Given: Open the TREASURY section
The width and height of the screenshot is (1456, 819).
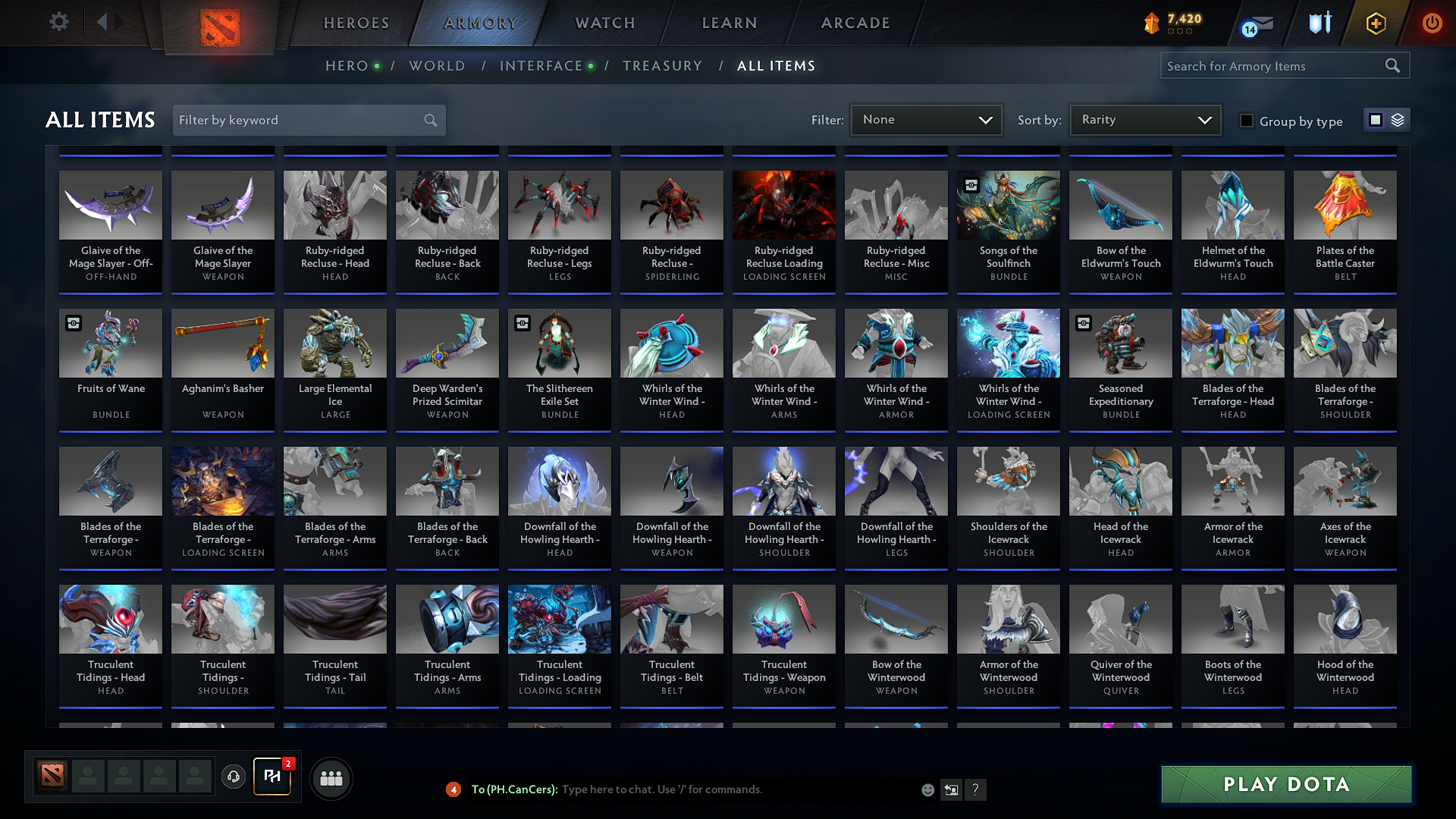Looking at the screenshot, I should (662, 66).
